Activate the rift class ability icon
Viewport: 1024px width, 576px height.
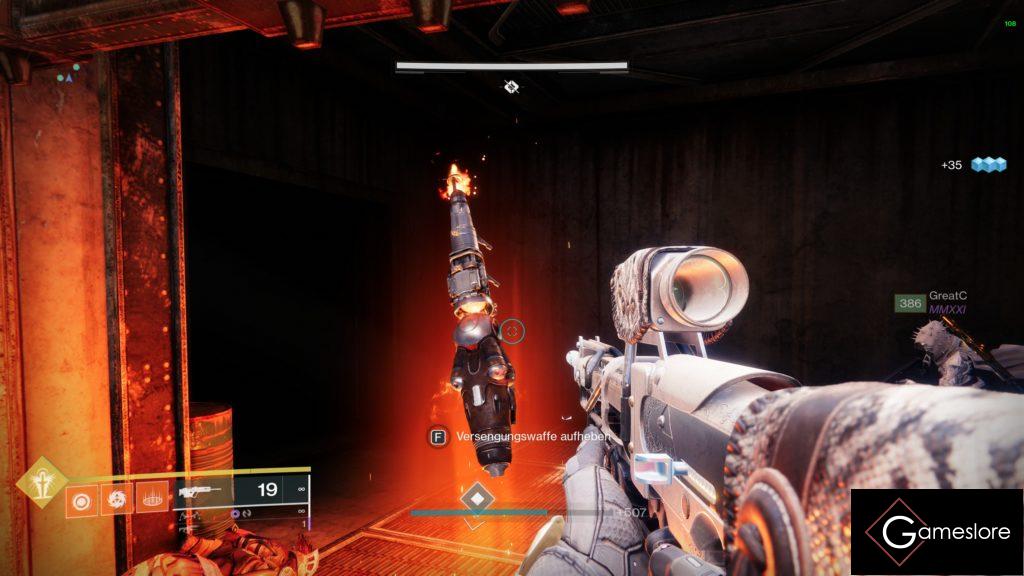click(151, 497)
